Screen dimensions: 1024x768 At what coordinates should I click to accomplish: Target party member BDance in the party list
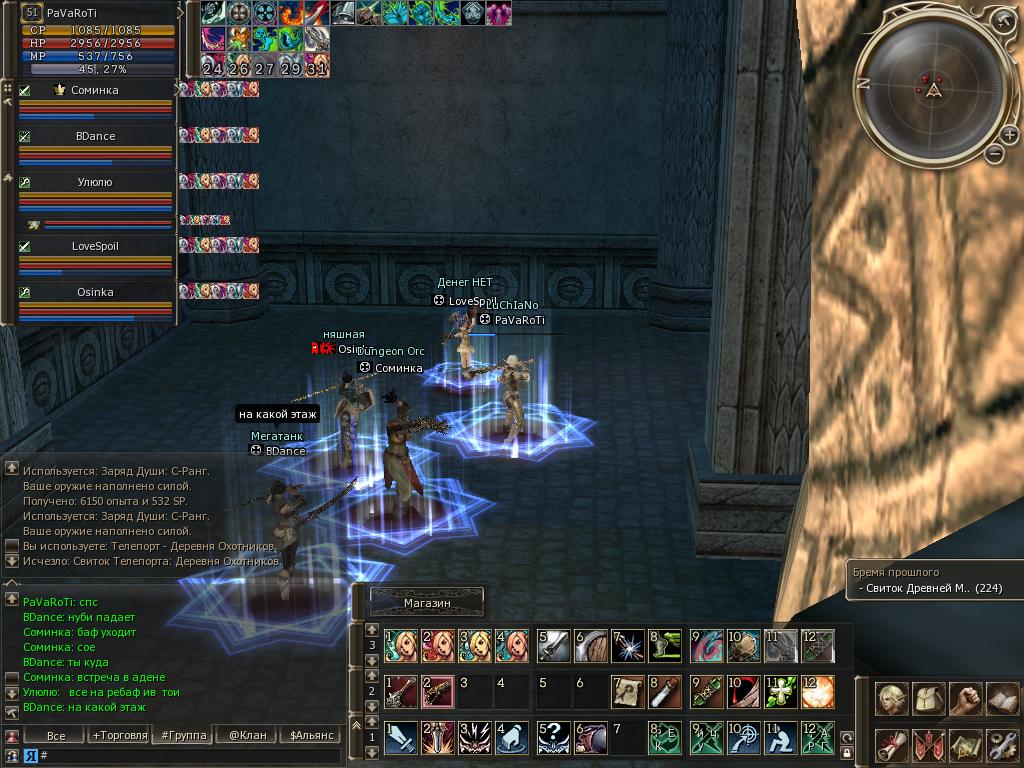tap(95, 136)
